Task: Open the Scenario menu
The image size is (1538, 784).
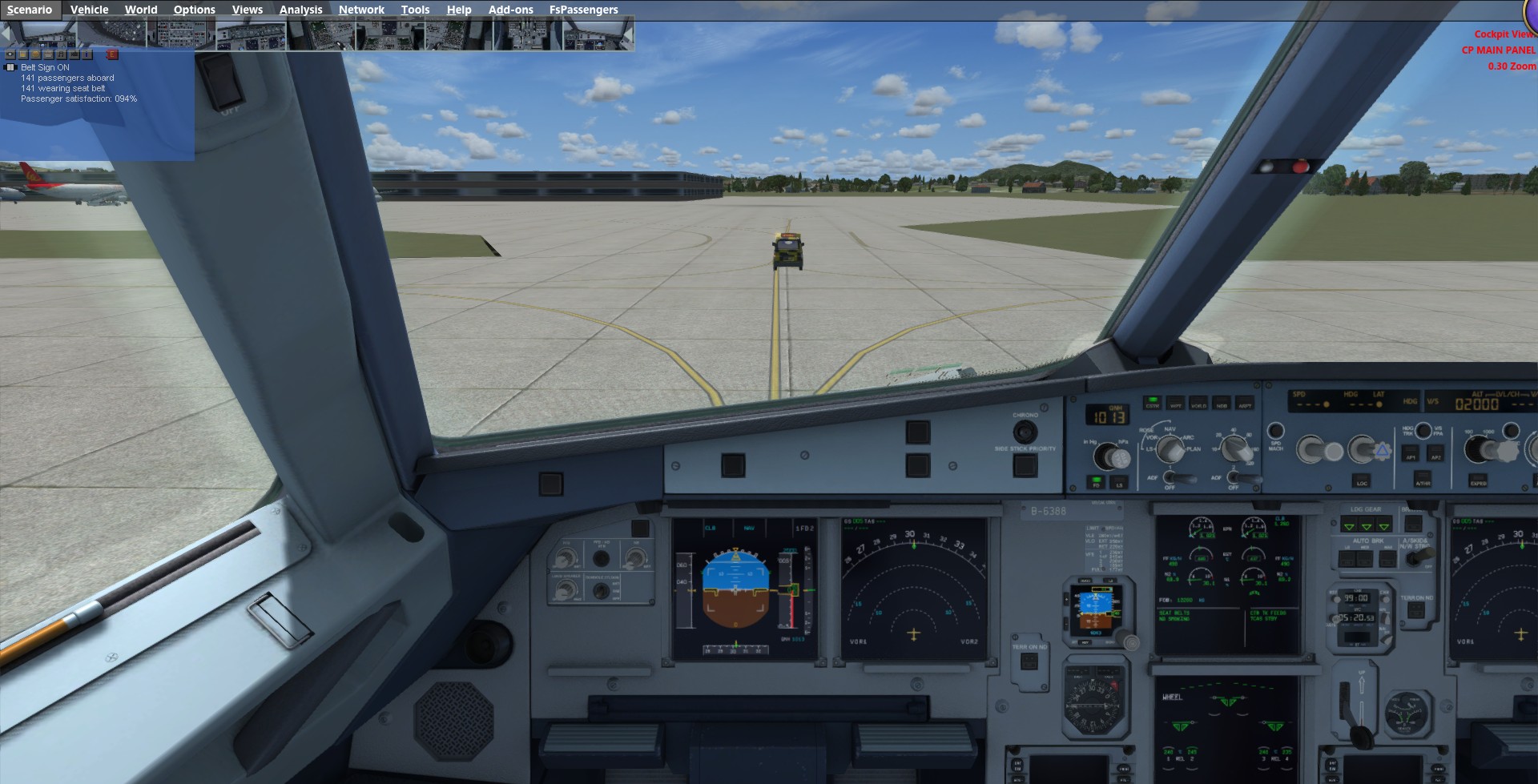Action: [x=30, y=10]
